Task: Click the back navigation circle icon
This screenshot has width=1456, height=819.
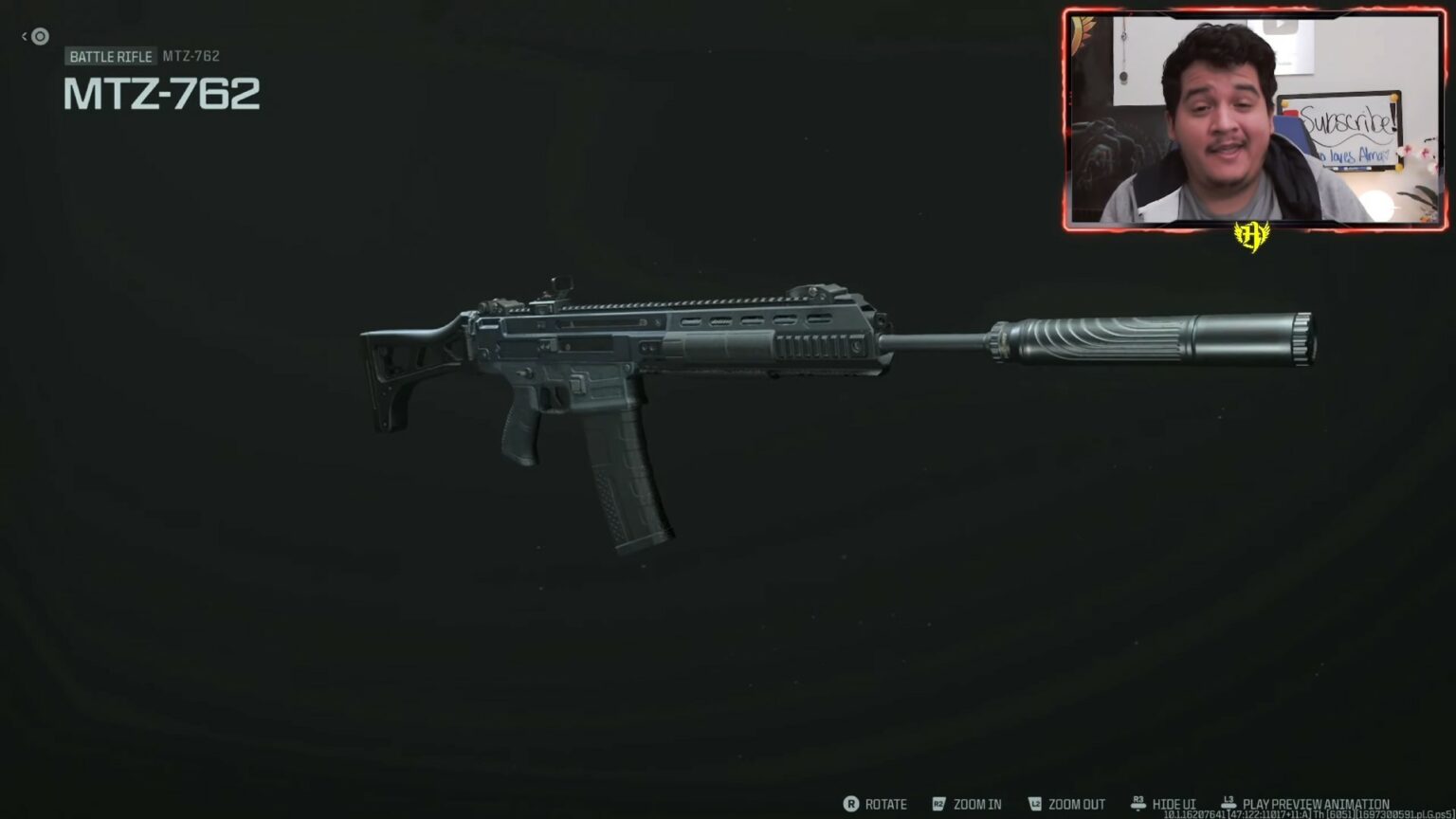Action: click(38, 36)
